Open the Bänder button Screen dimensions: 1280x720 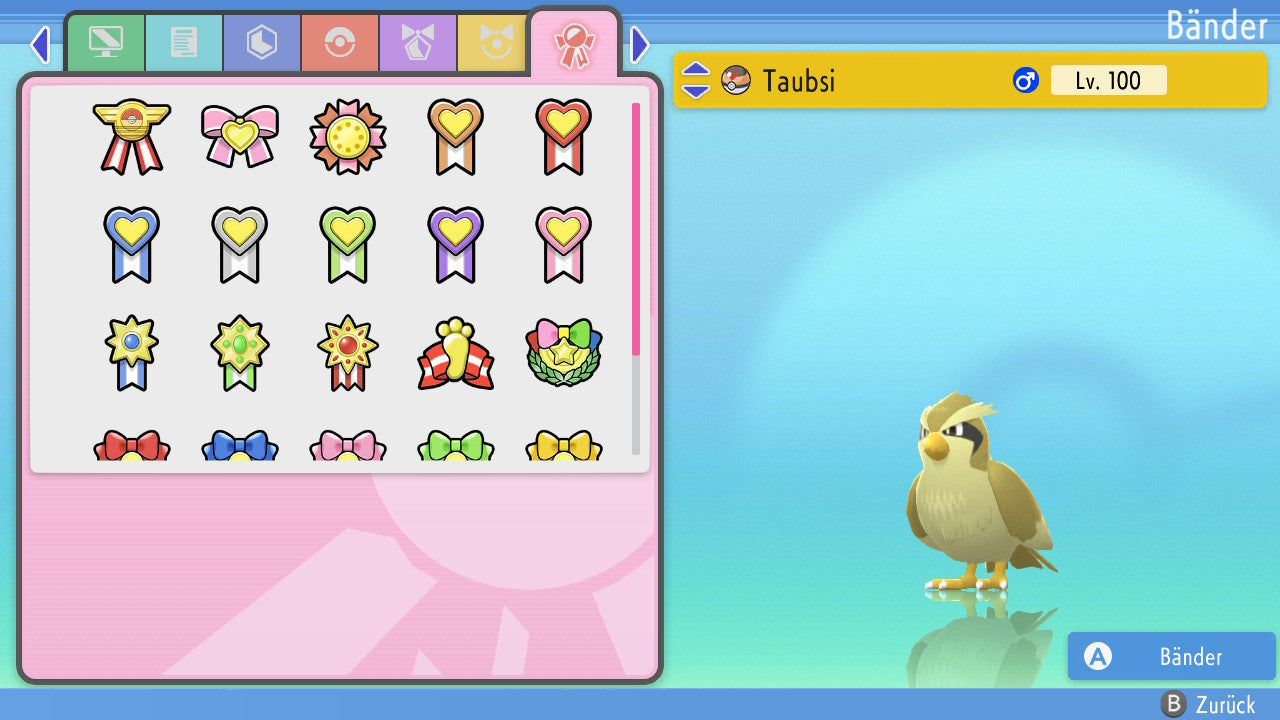1171,656
